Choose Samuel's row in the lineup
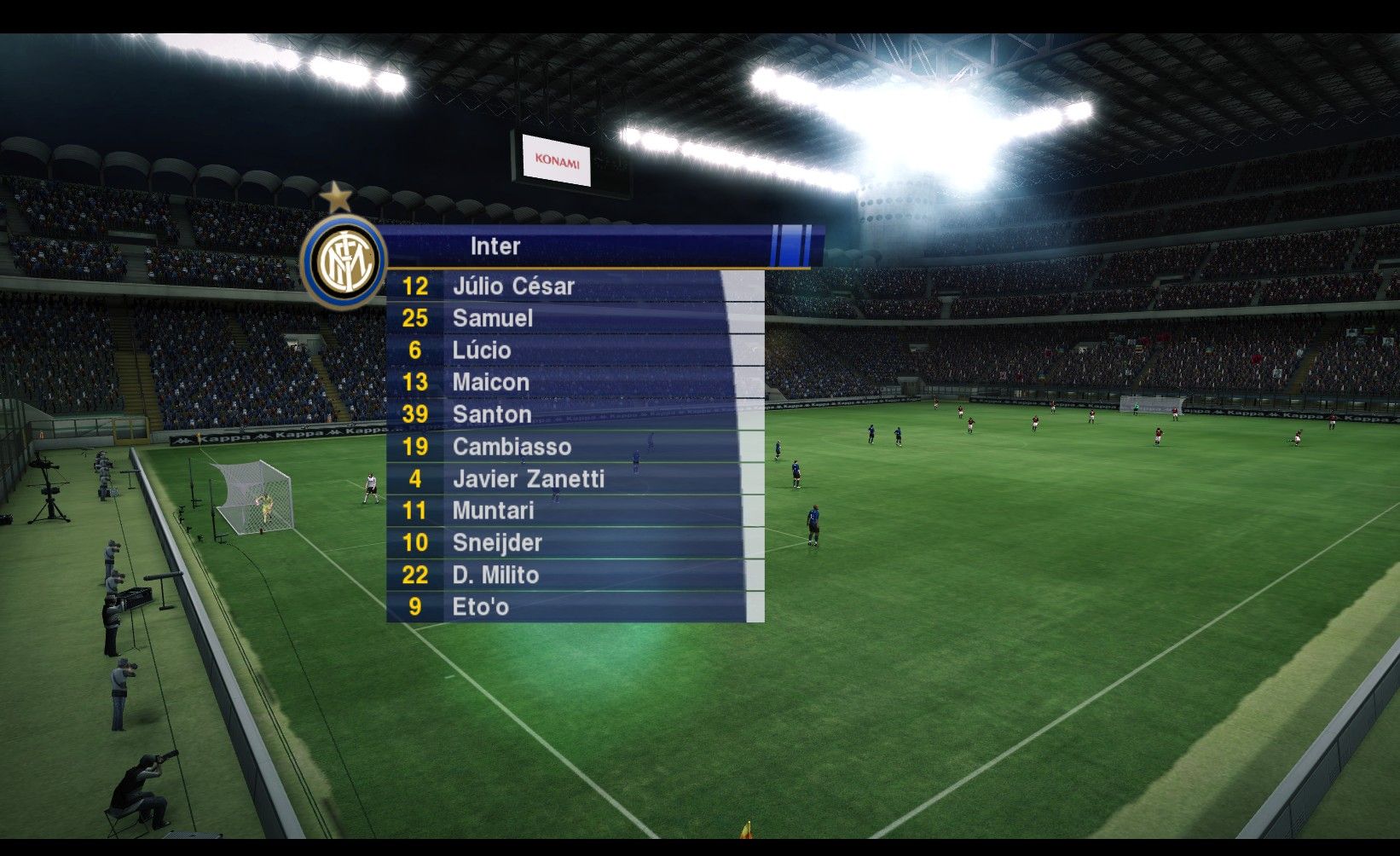Image resolution: width=1400 pixels, height=856 pixels. (x=493, y=318)
